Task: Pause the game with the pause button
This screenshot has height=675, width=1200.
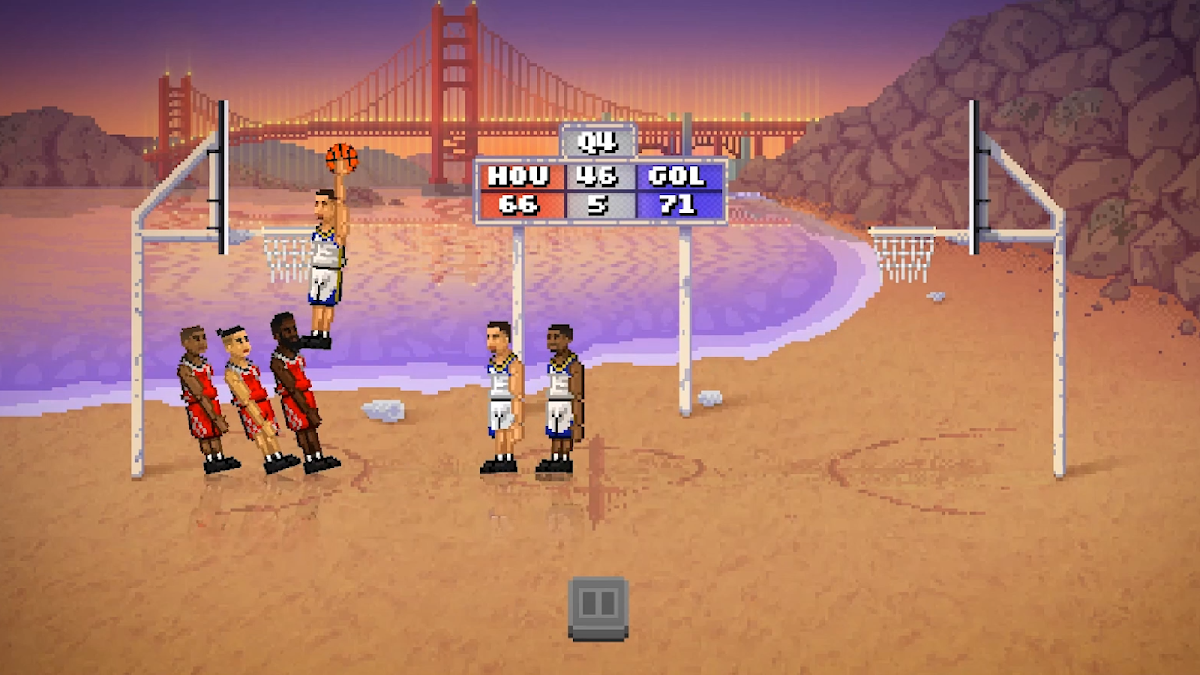Action: (598, 606)
